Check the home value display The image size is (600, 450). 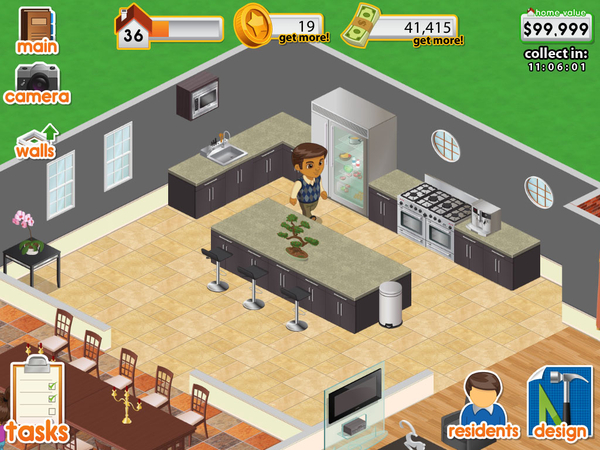click(x=556, y=27)
